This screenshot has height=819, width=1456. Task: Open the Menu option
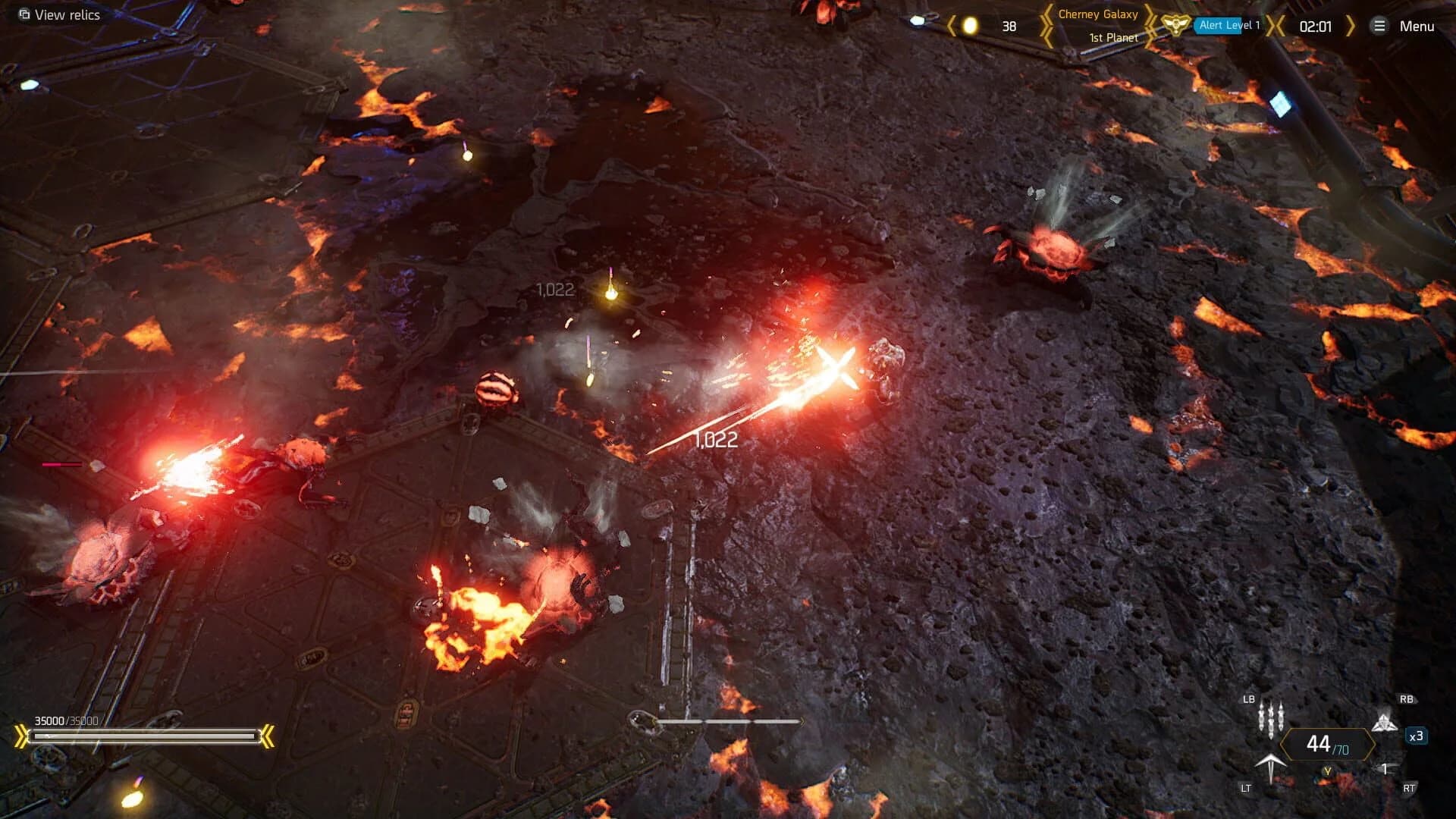pyautogui.click(x=1419, y=25)
